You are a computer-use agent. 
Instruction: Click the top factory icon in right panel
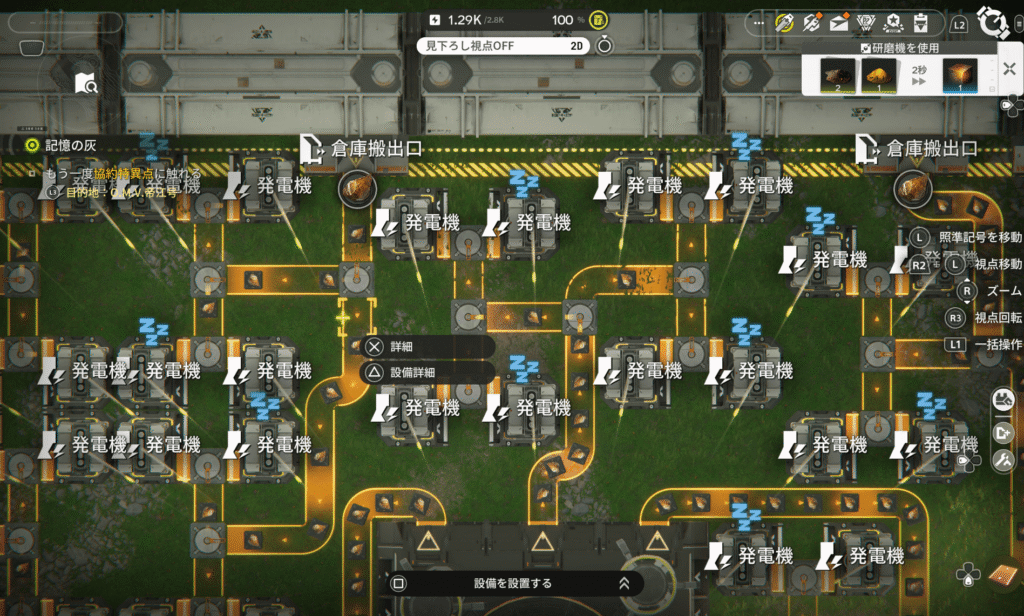(1003, 400)
